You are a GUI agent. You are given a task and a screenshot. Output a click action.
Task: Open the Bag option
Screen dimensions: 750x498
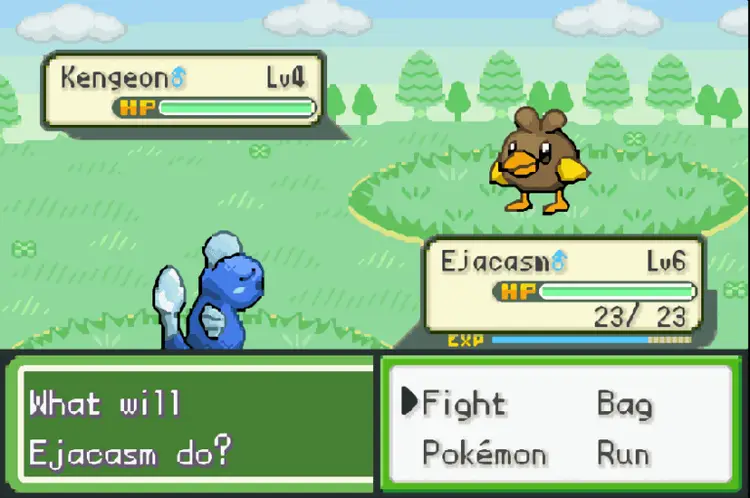pos(624,404)
